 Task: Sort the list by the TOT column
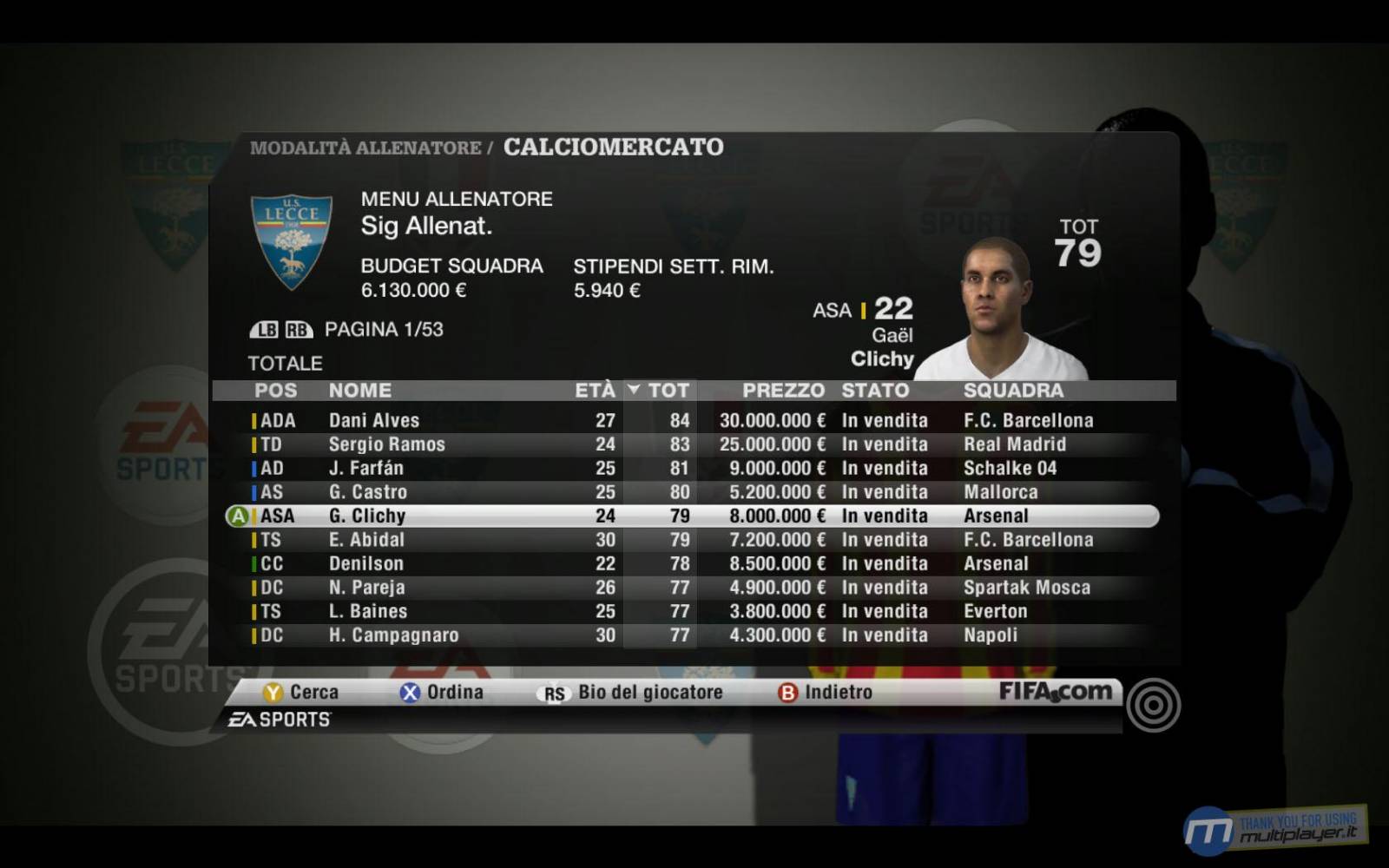pos(668,391)
